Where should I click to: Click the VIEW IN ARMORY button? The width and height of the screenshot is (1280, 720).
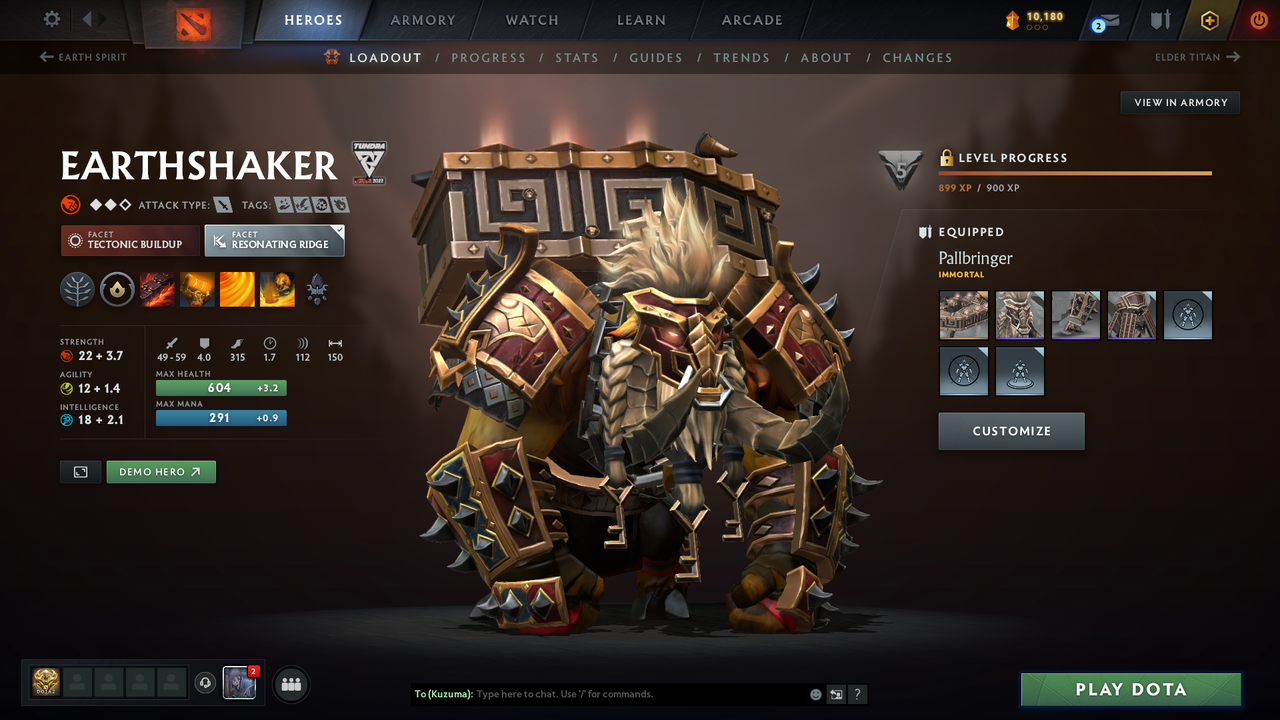[x=1179, y=102]
